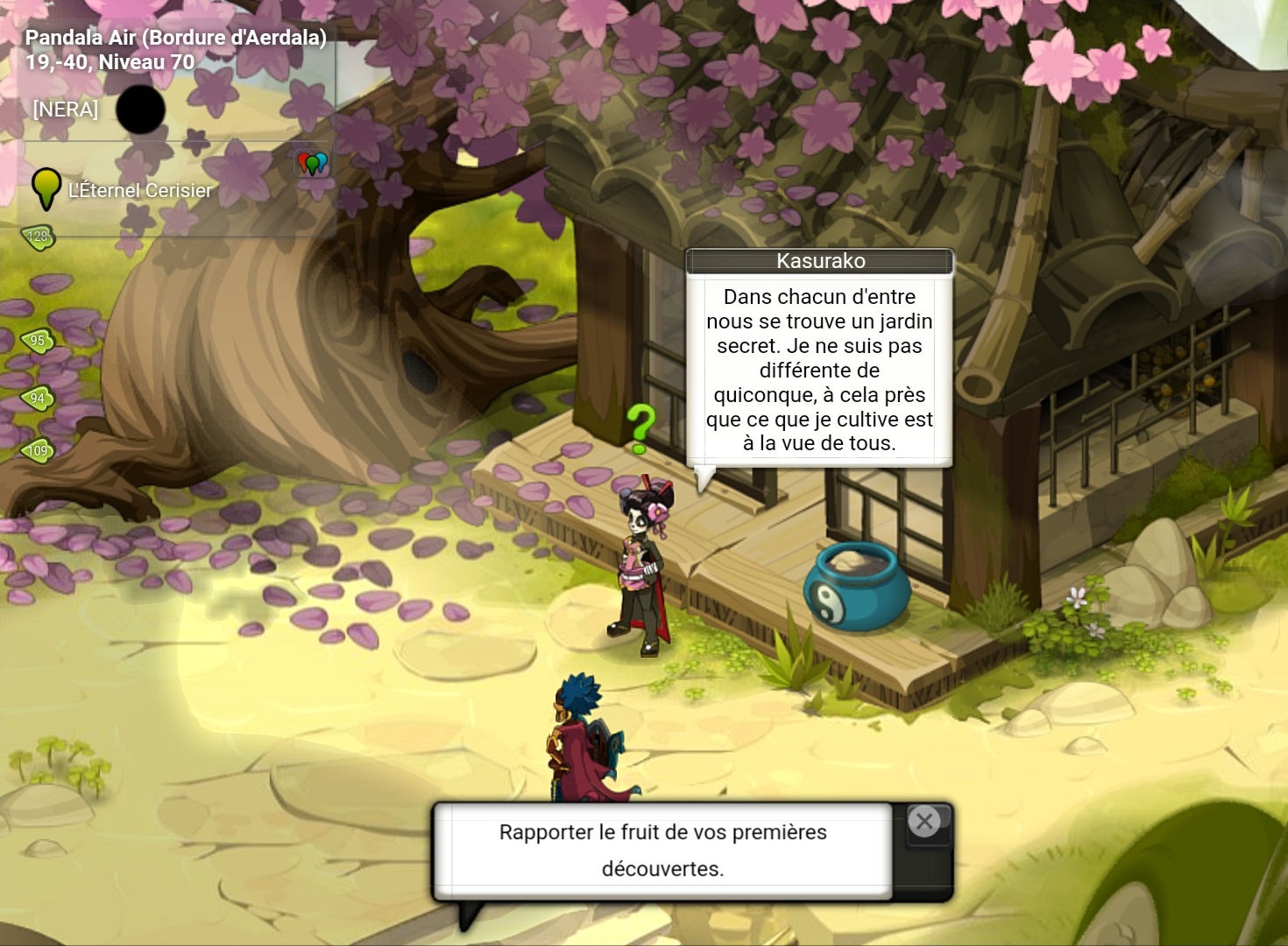This screenshot has height=946, width=1288.
Task: Click the black [NERA] alliance emblem
Action: tap(140, 109)
